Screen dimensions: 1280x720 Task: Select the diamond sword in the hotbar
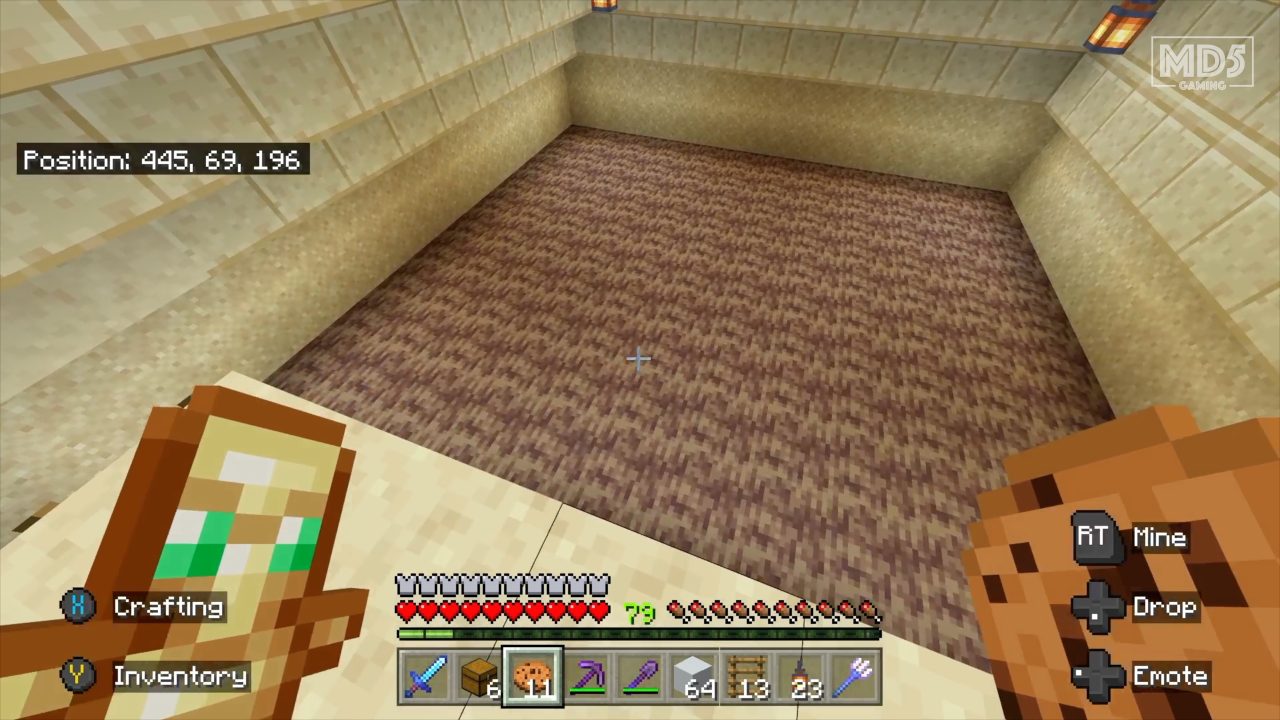424,678
